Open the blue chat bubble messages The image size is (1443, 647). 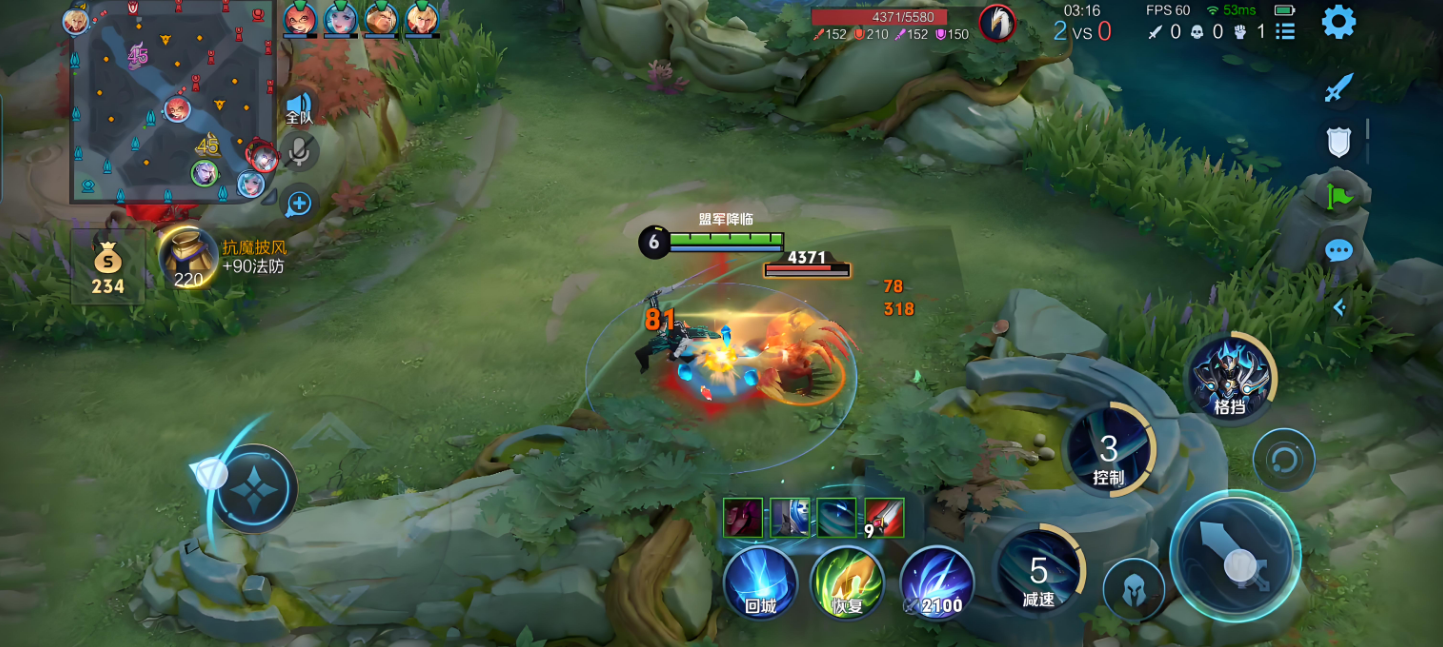[1338, 250]
